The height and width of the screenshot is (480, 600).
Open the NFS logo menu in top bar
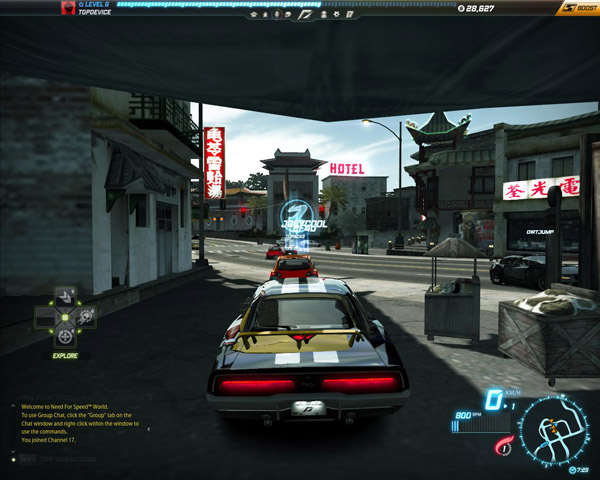click(306, 15)
